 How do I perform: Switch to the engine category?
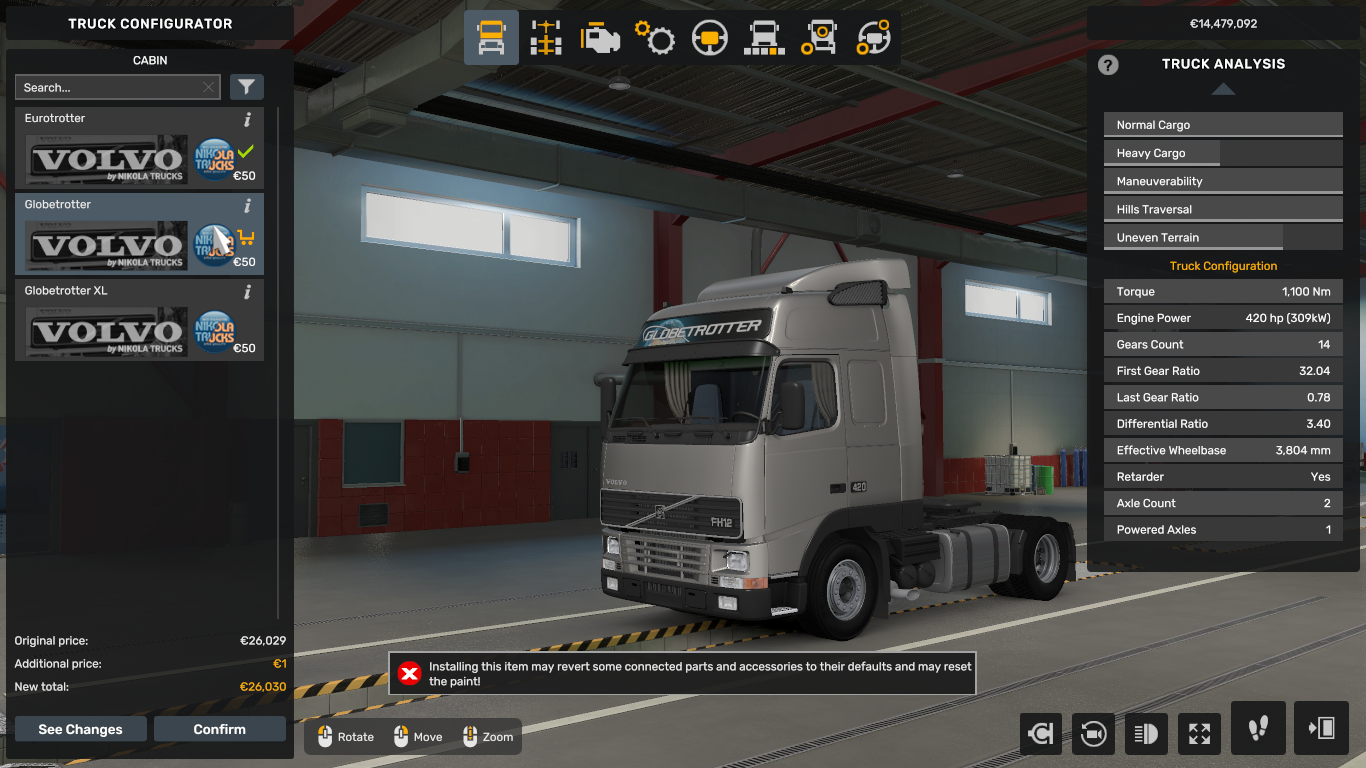coord(600,38)
